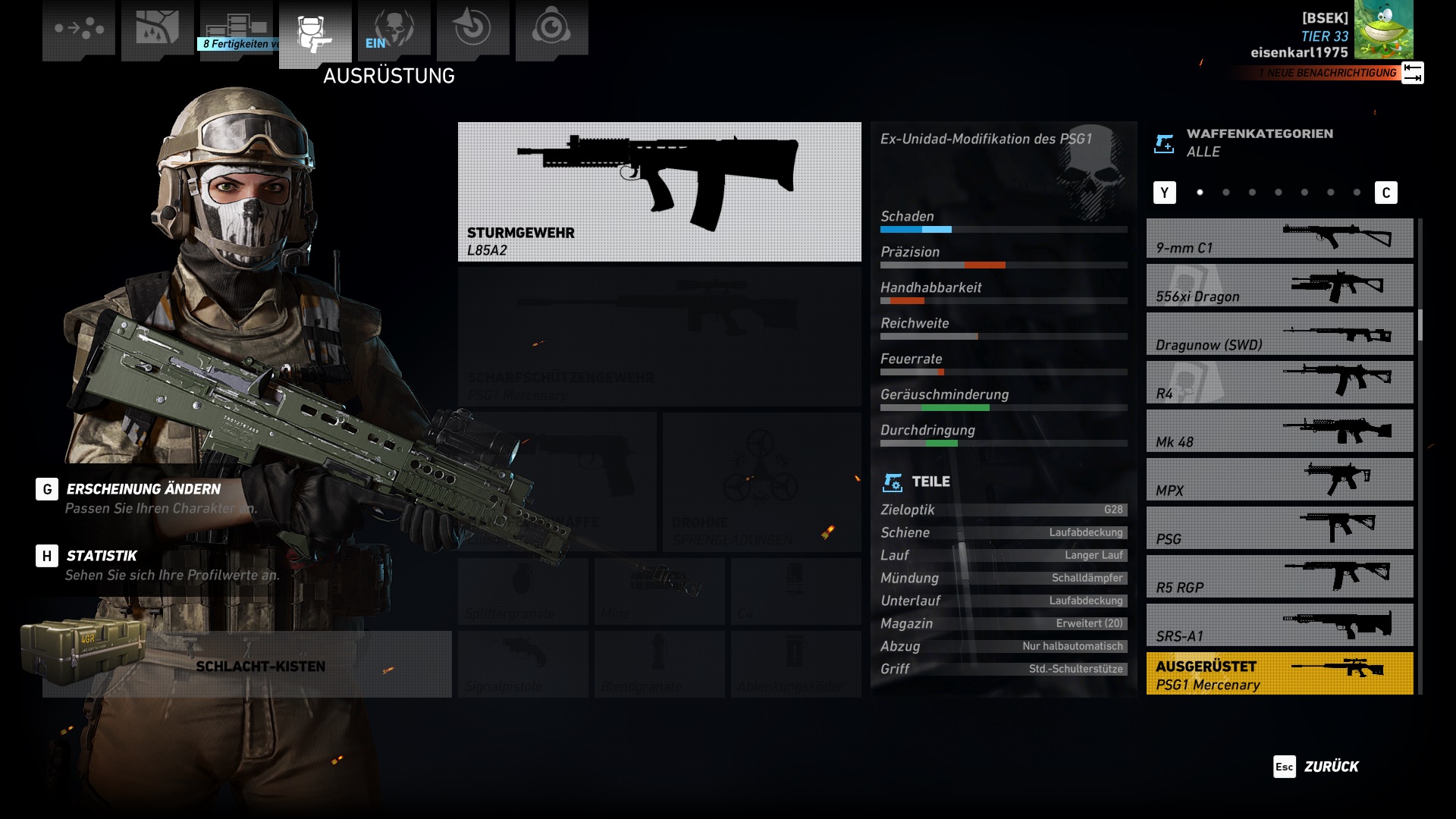Pick the Dragunow (SWD) rifle
Image resolution: width=1456 pixels, height=819 pixels.
click(1279, 335)
